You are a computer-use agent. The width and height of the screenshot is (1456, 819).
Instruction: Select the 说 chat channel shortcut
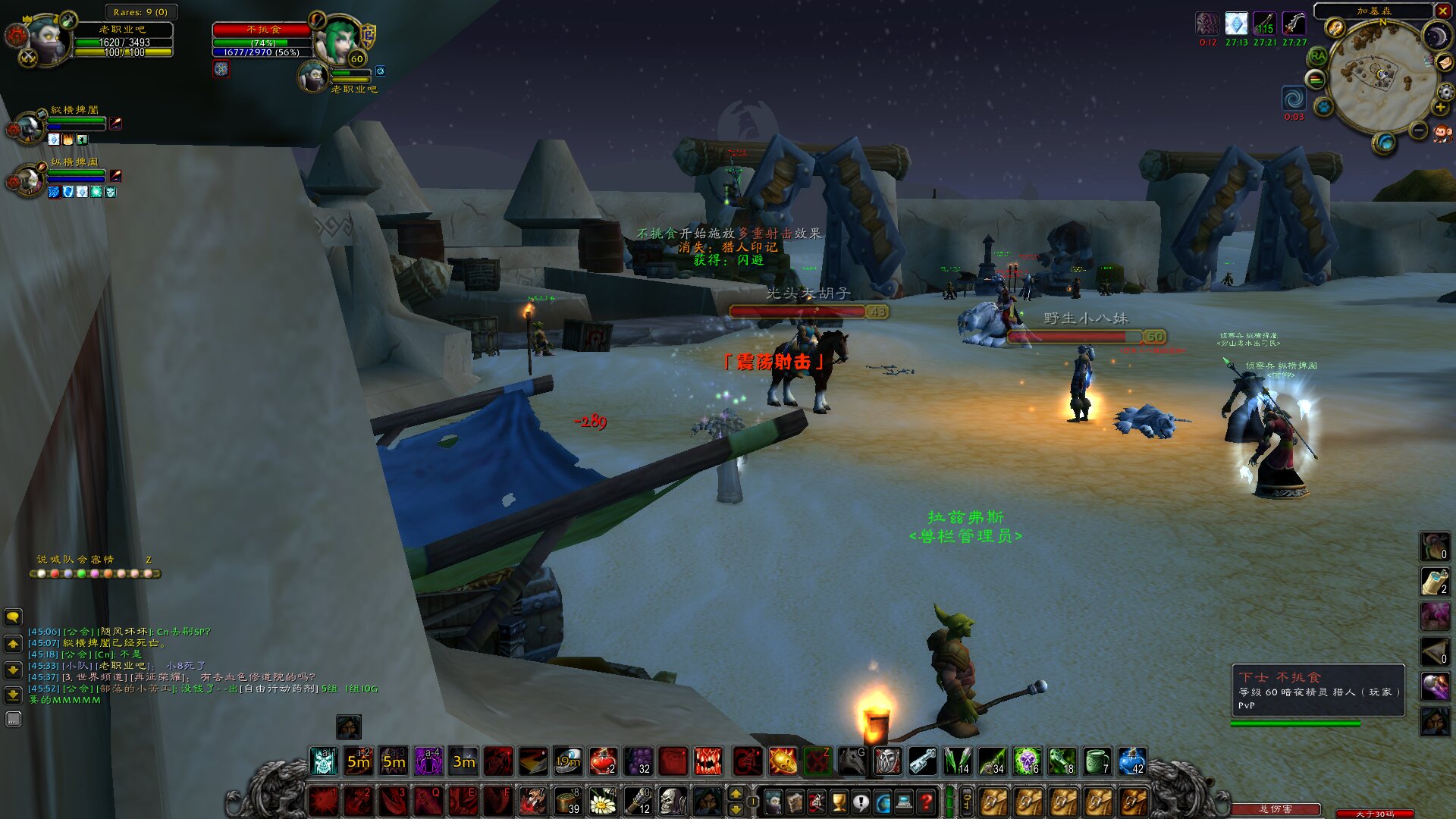tap(41, 559)
